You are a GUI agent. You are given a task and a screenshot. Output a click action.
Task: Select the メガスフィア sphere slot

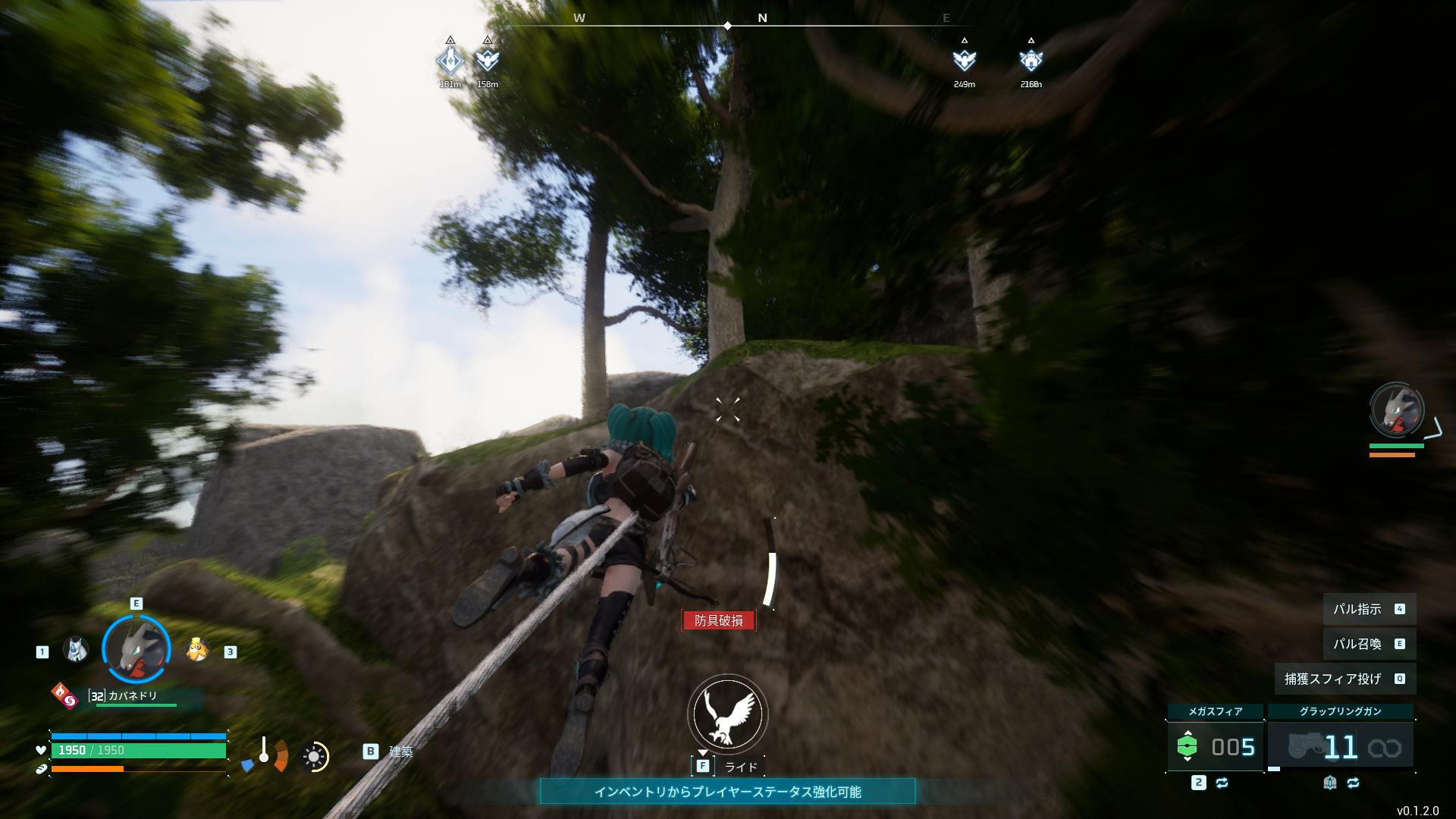[x=1215, y=746]
